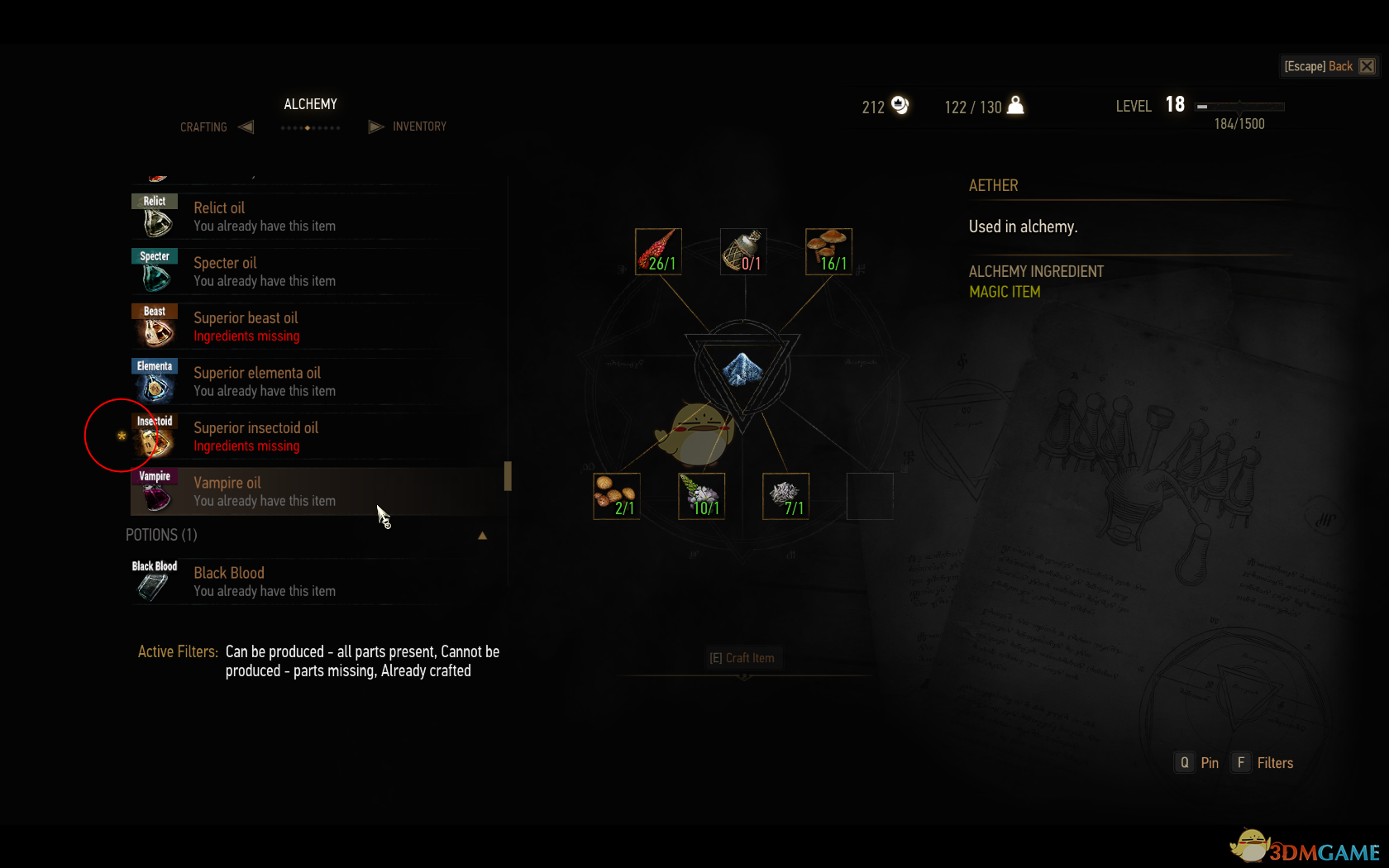Collapse the POTIONS section
The image size is (1389, 868).
[x=483, y=536]
